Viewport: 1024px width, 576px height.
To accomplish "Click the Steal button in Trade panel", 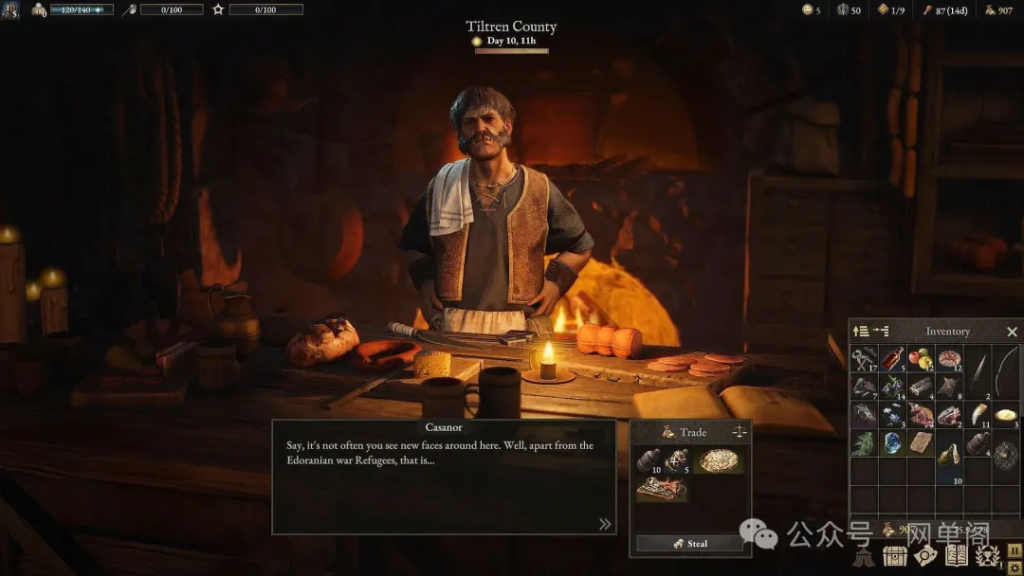I will [x=690, y=543].
